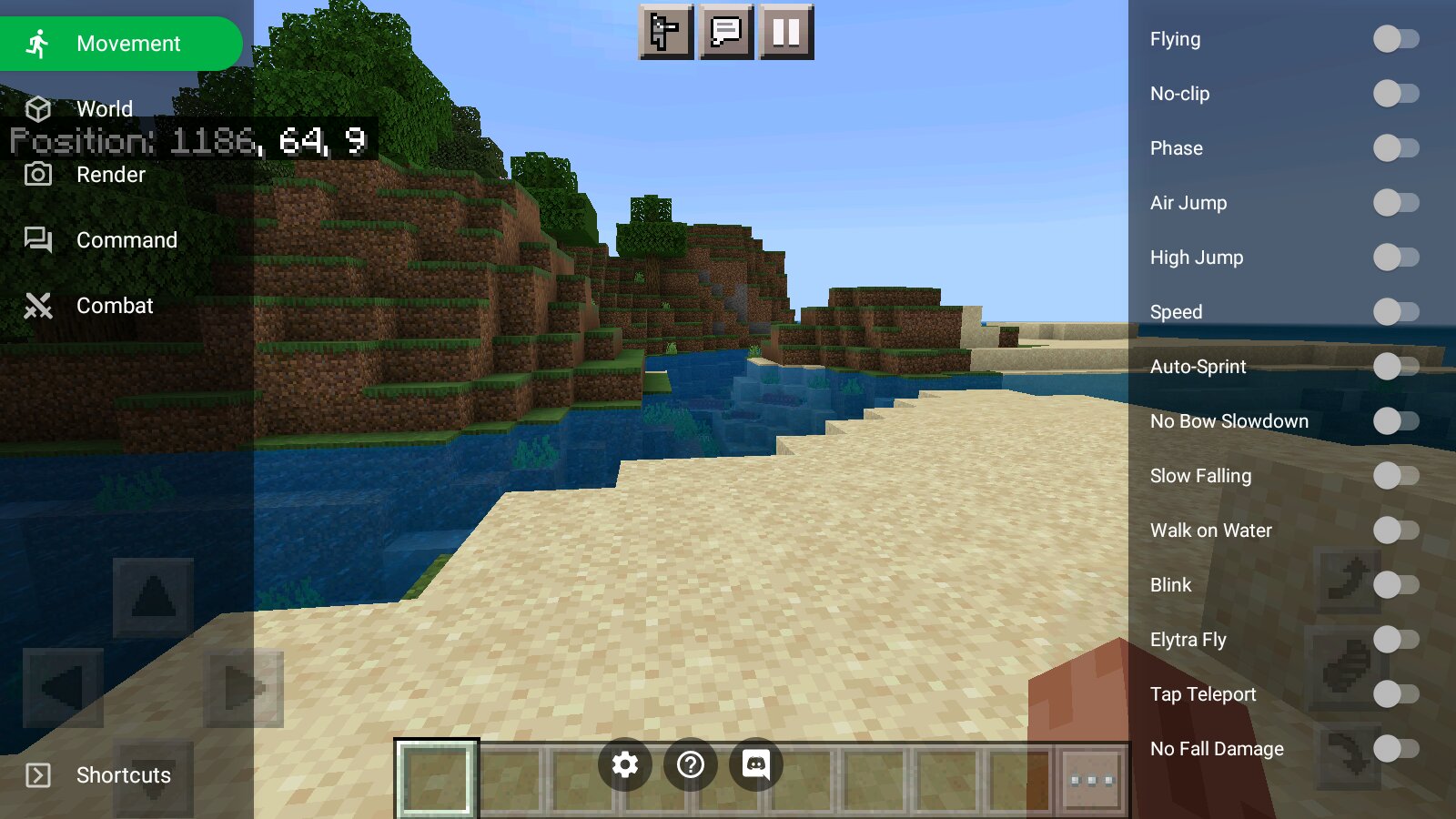Enable the Tap Teleport toggle

tap(1395, 694)
